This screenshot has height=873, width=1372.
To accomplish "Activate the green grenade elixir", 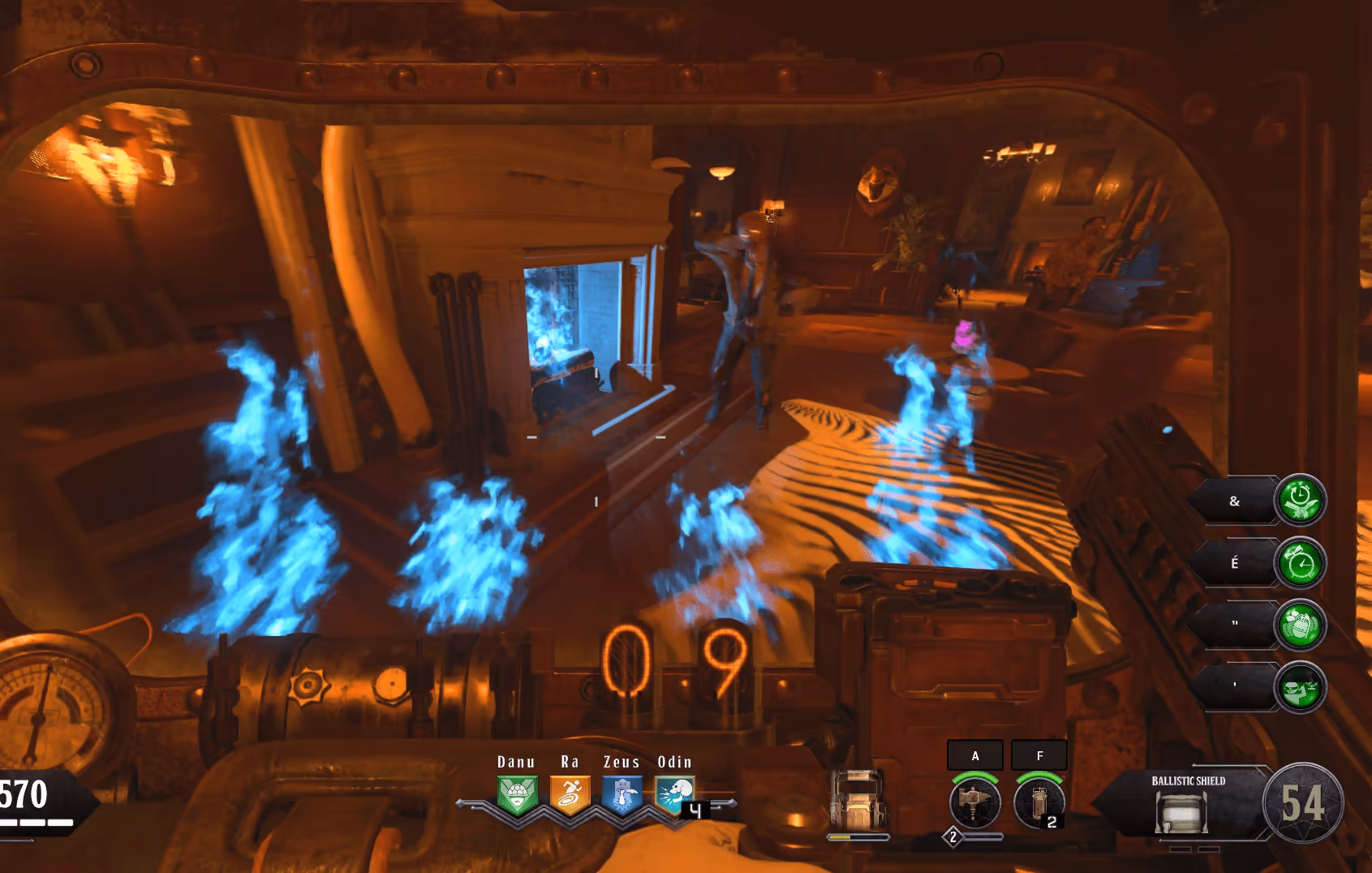I will 1300,625.
